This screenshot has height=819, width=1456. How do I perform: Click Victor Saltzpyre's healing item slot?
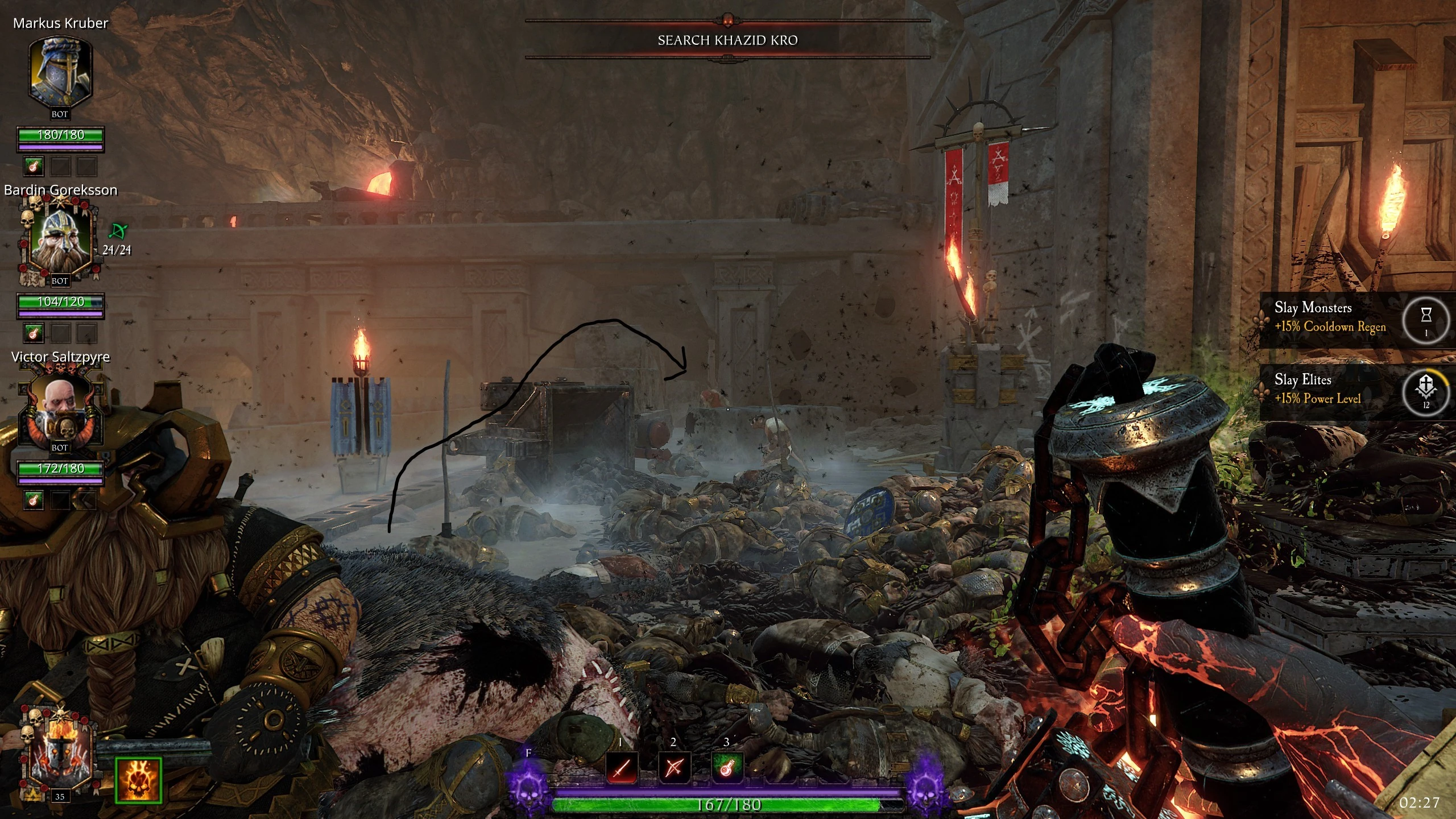(x=34, y=500)
